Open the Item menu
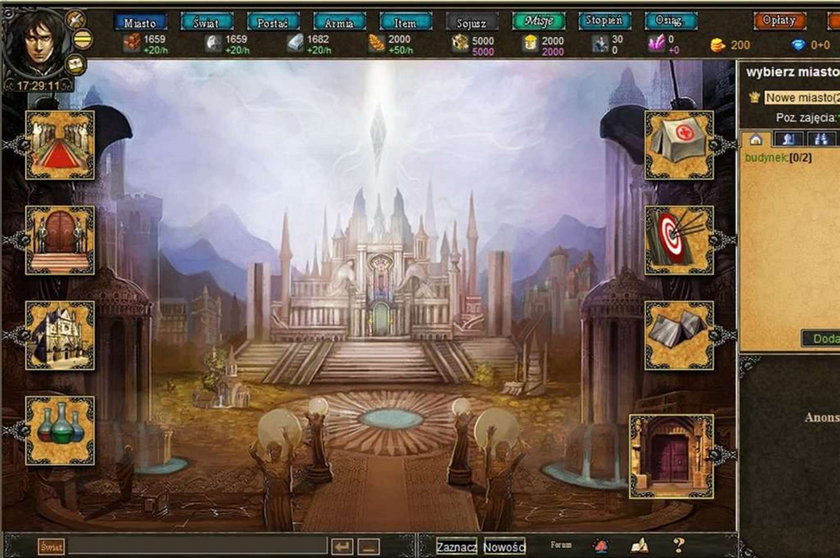This screenshot has width=840, height=558. pos(406,21)
